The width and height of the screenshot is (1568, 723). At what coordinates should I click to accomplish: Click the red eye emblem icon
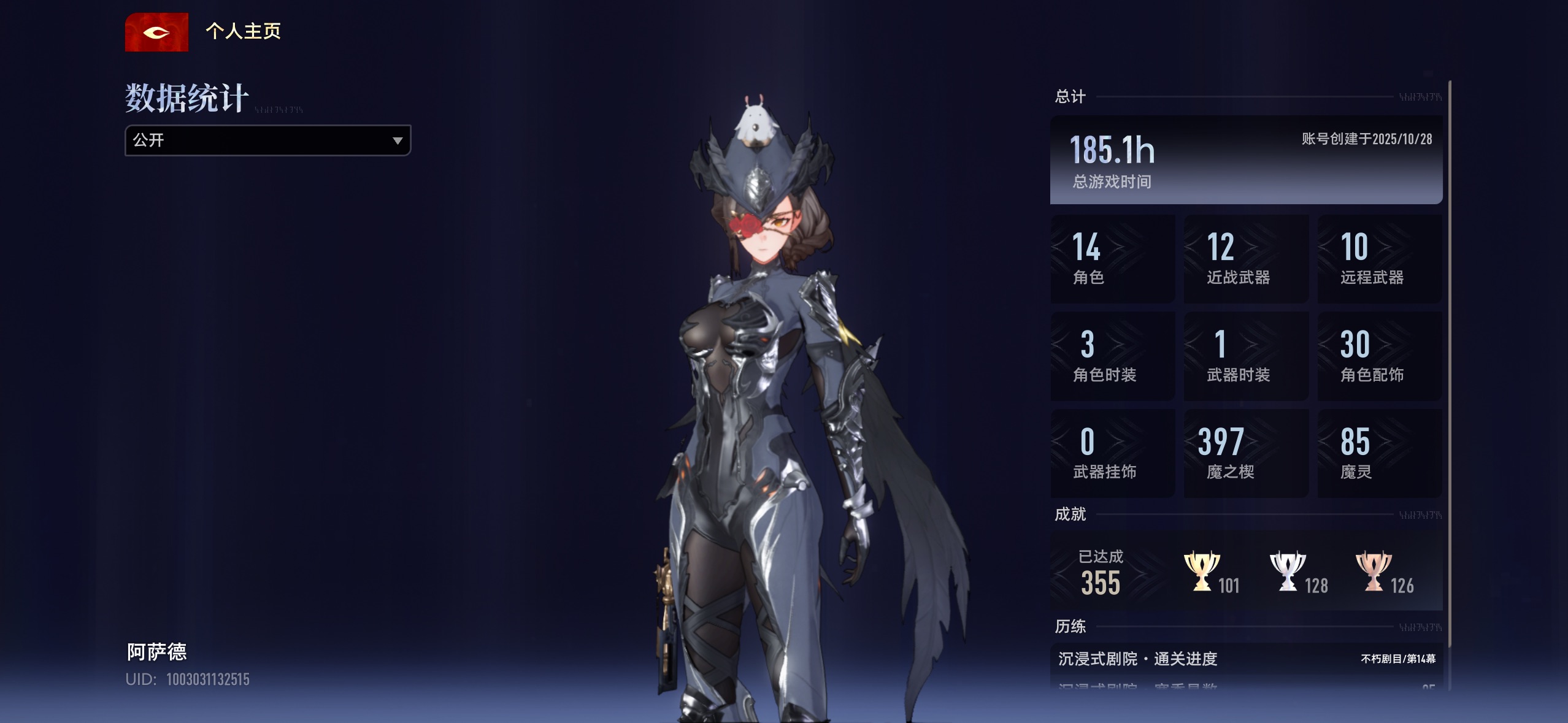point(156,33)
